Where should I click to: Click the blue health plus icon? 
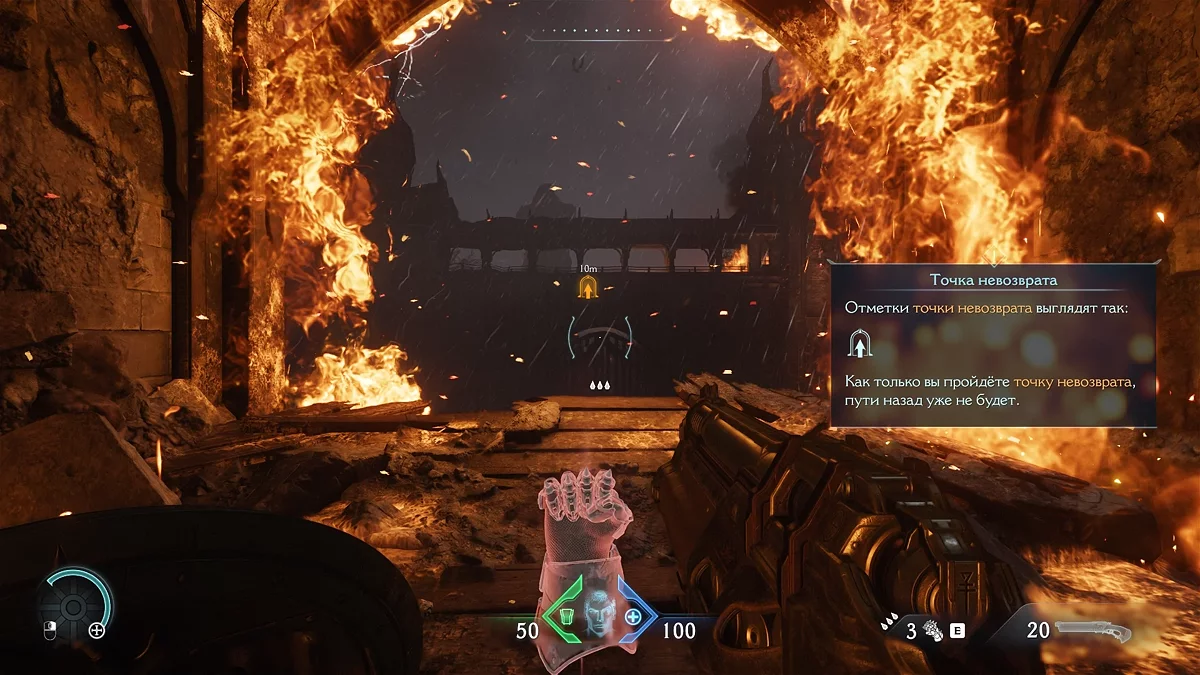[633, 617]
